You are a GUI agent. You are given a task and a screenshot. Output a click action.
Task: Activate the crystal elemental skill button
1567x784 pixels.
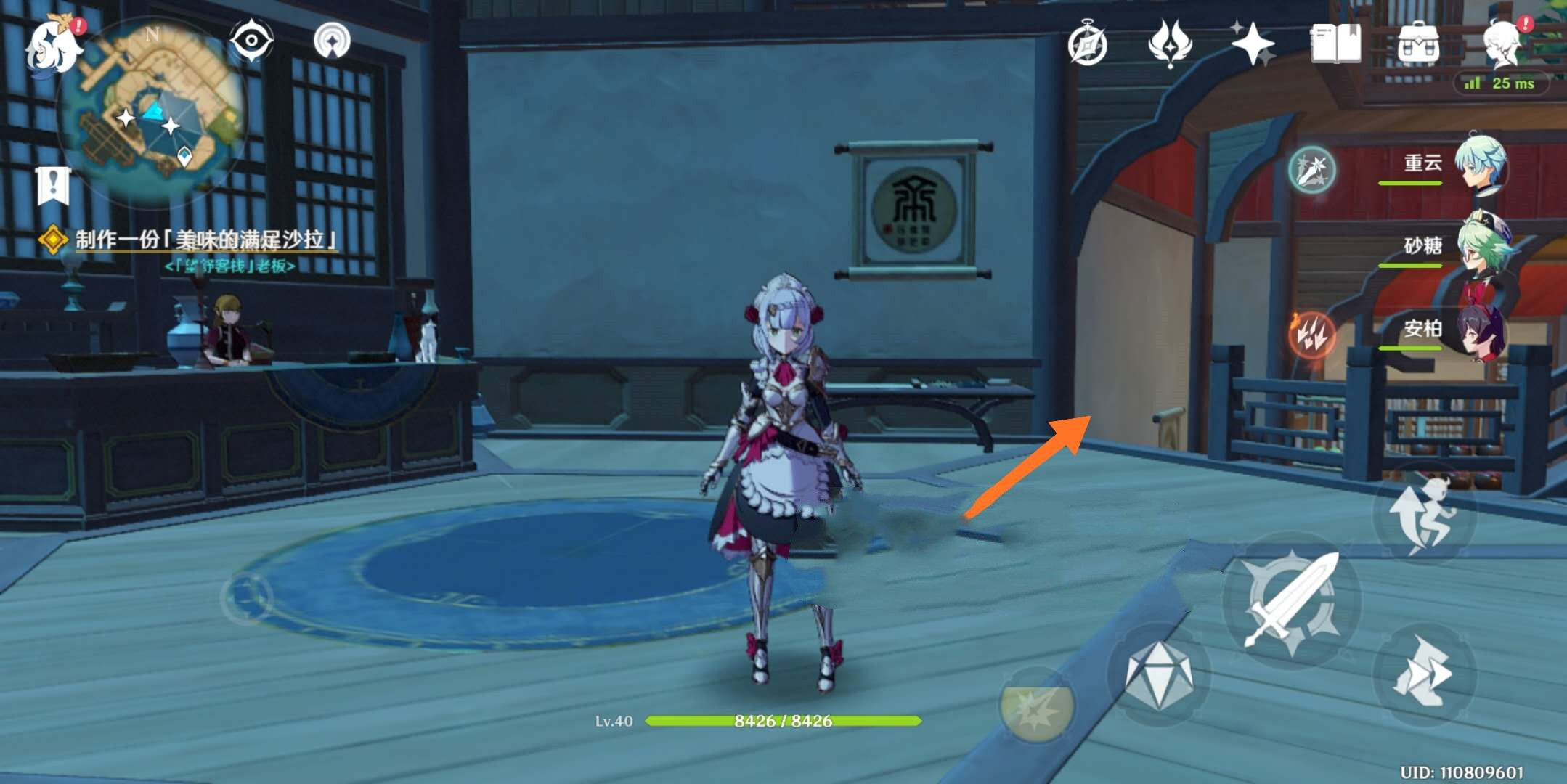[x=1158, y=674]
